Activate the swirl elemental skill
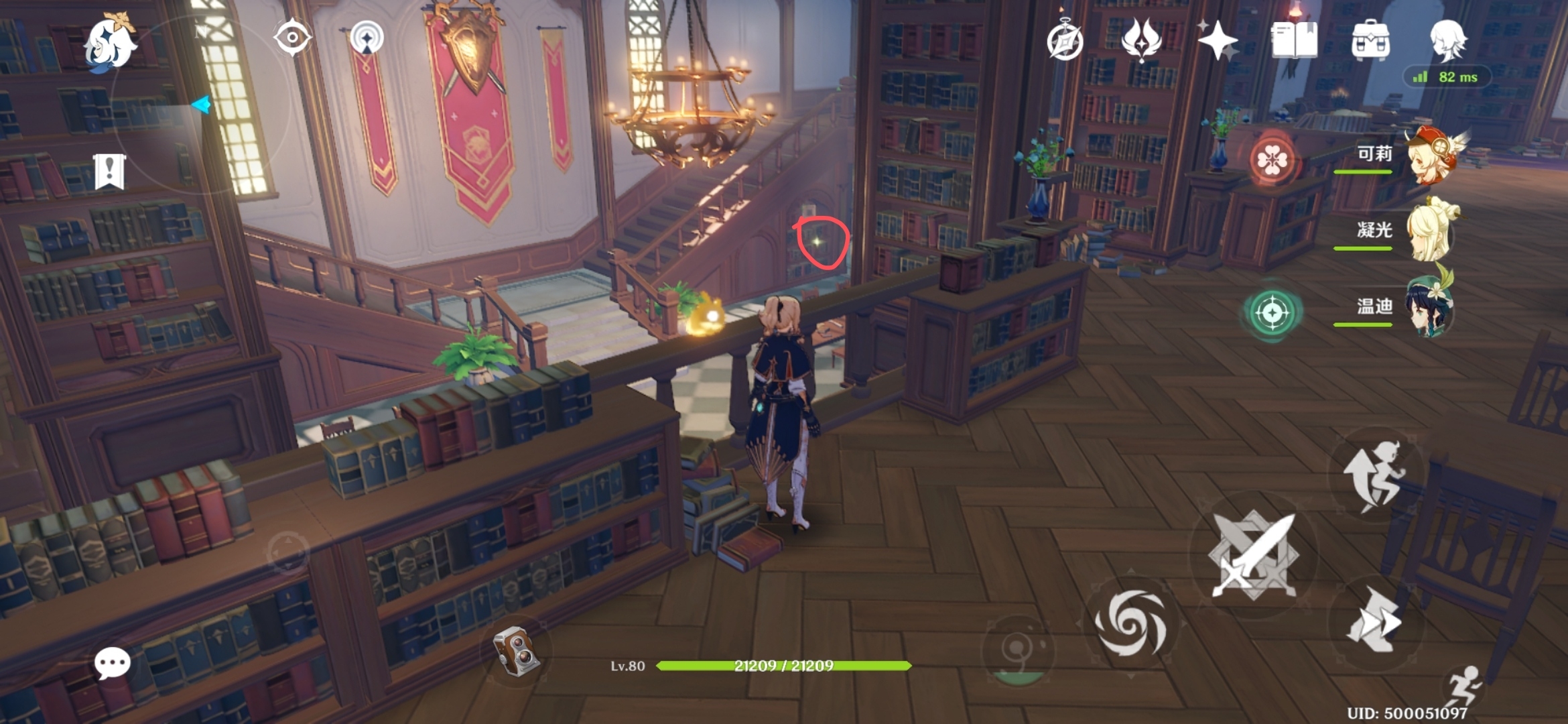The width and height of the screenshot is (1568, 724). [x=1131, y=623]
